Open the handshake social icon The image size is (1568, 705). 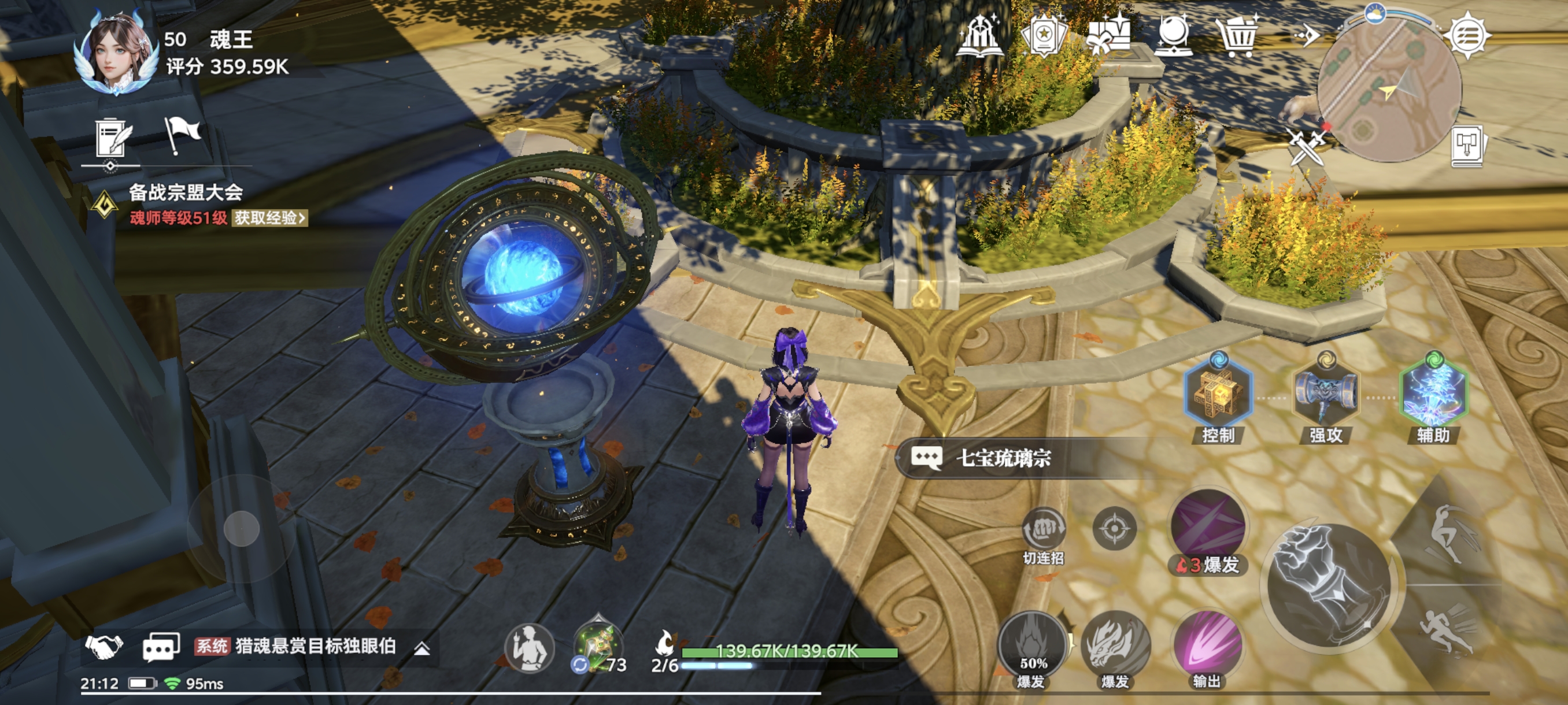click(x=104, y=646)
